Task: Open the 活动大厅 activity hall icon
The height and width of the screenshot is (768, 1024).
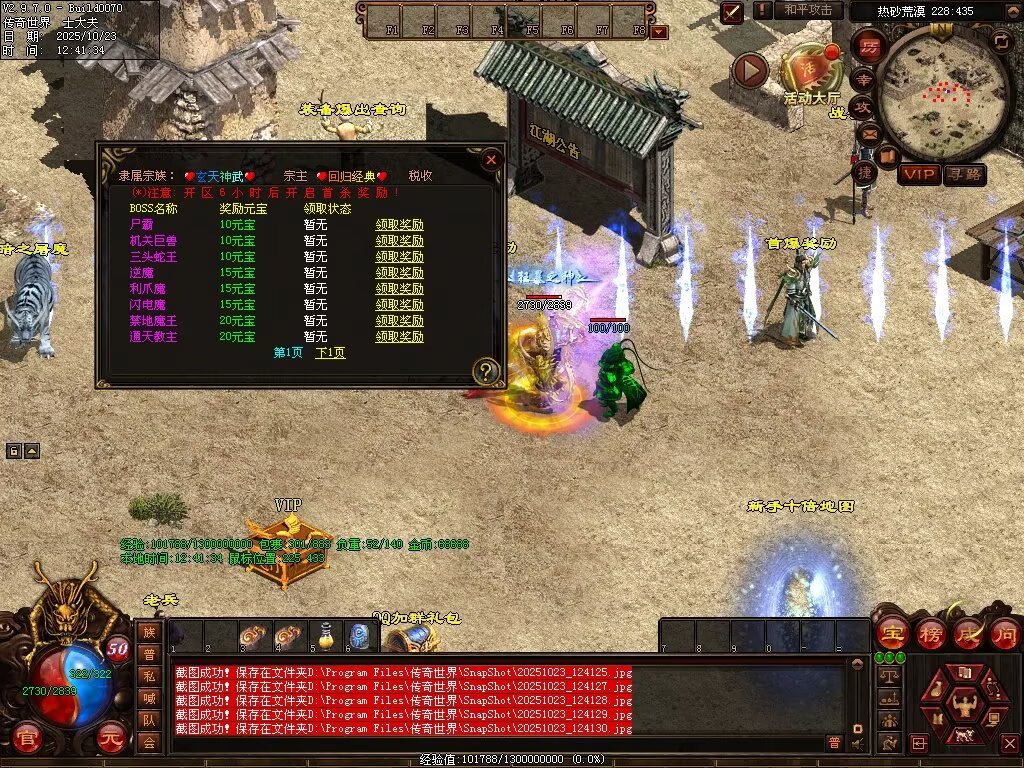Action: [810, 72]
